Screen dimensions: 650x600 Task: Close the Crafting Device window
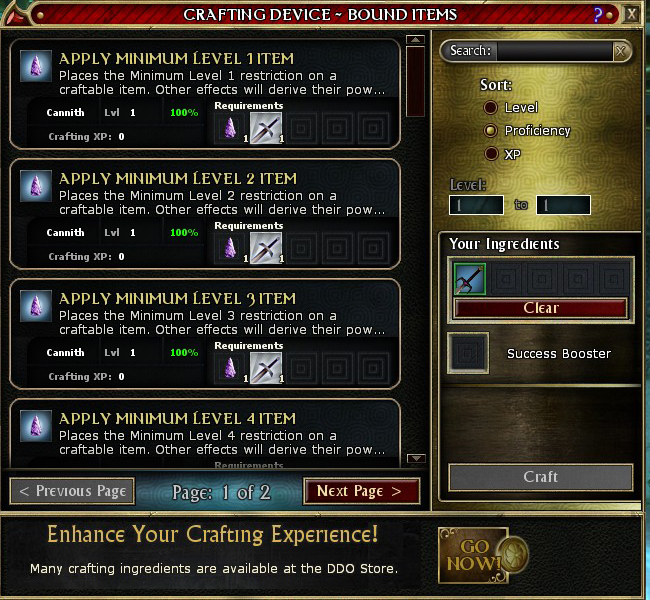[631, 14]
